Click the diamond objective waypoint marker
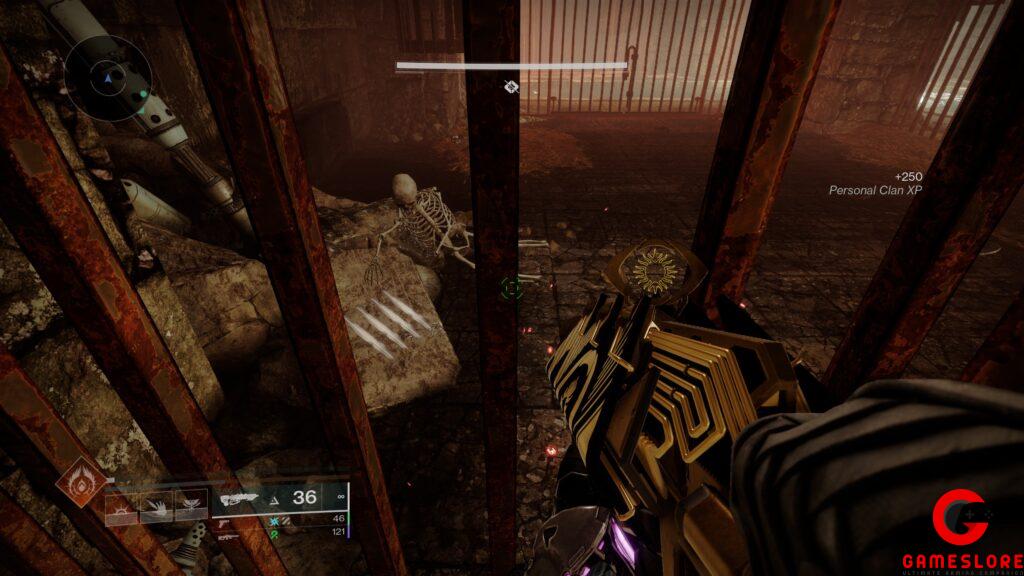 click(511, 87)
